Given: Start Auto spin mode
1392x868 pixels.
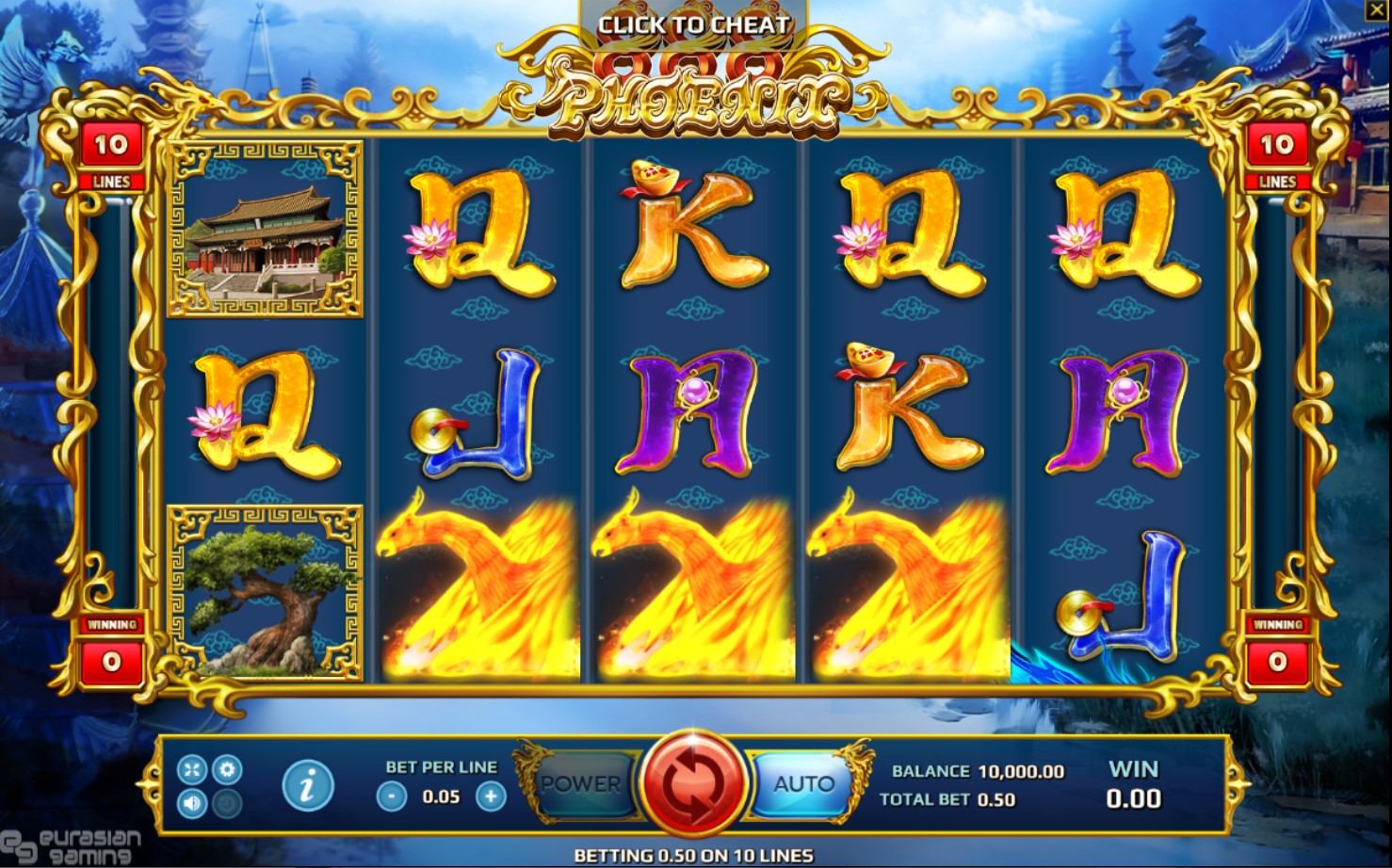Looking at the screenshot, I should (x=803, y=783).
